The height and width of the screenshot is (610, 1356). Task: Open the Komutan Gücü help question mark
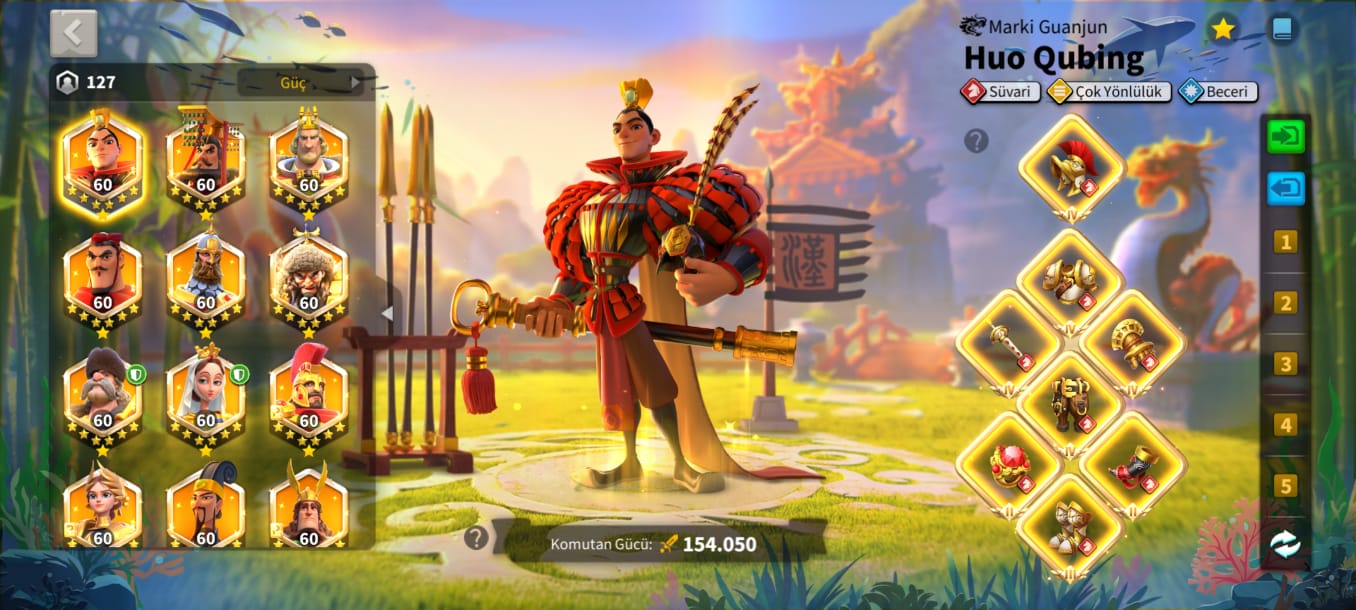click(476, 538)
